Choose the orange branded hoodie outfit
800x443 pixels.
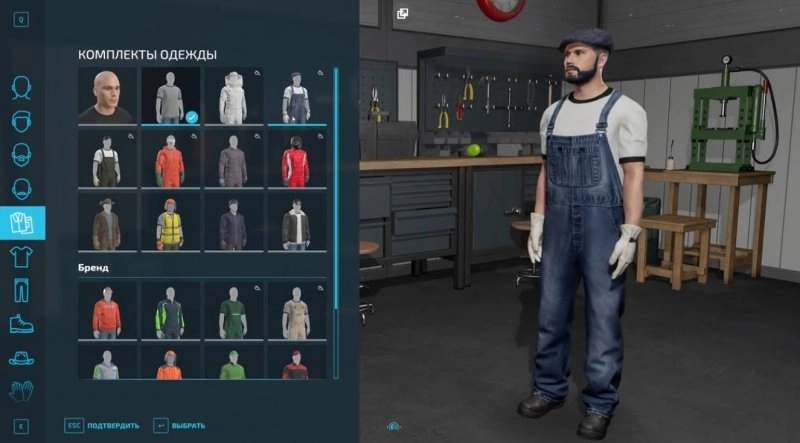pos(107,311)
